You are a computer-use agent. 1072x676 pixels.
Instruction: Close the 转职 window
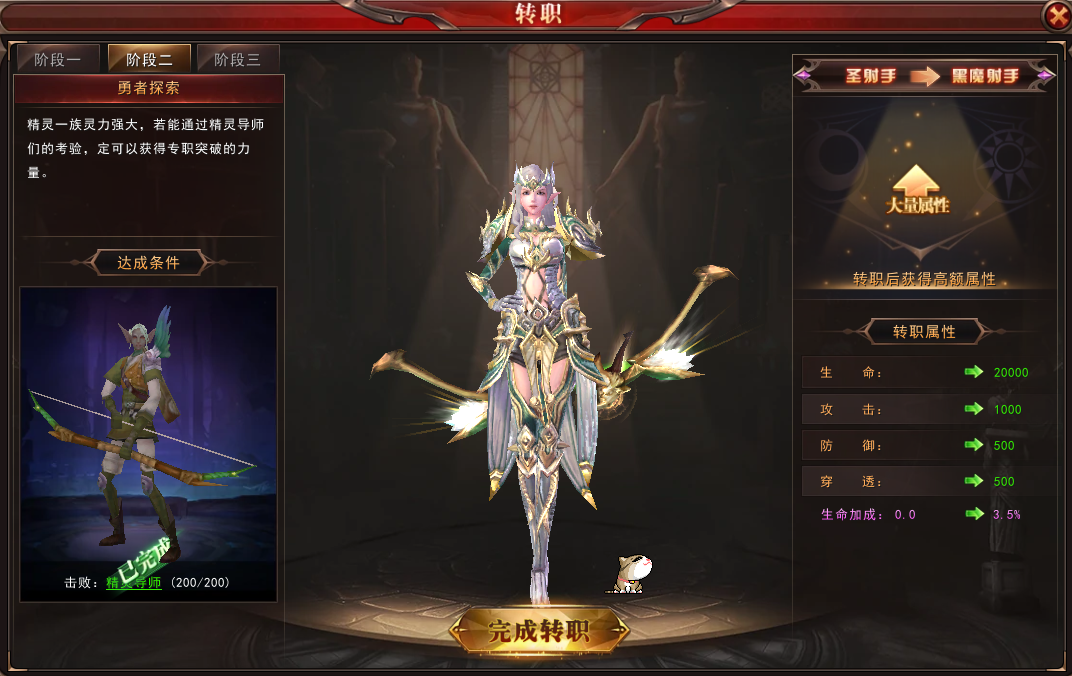1056,15
